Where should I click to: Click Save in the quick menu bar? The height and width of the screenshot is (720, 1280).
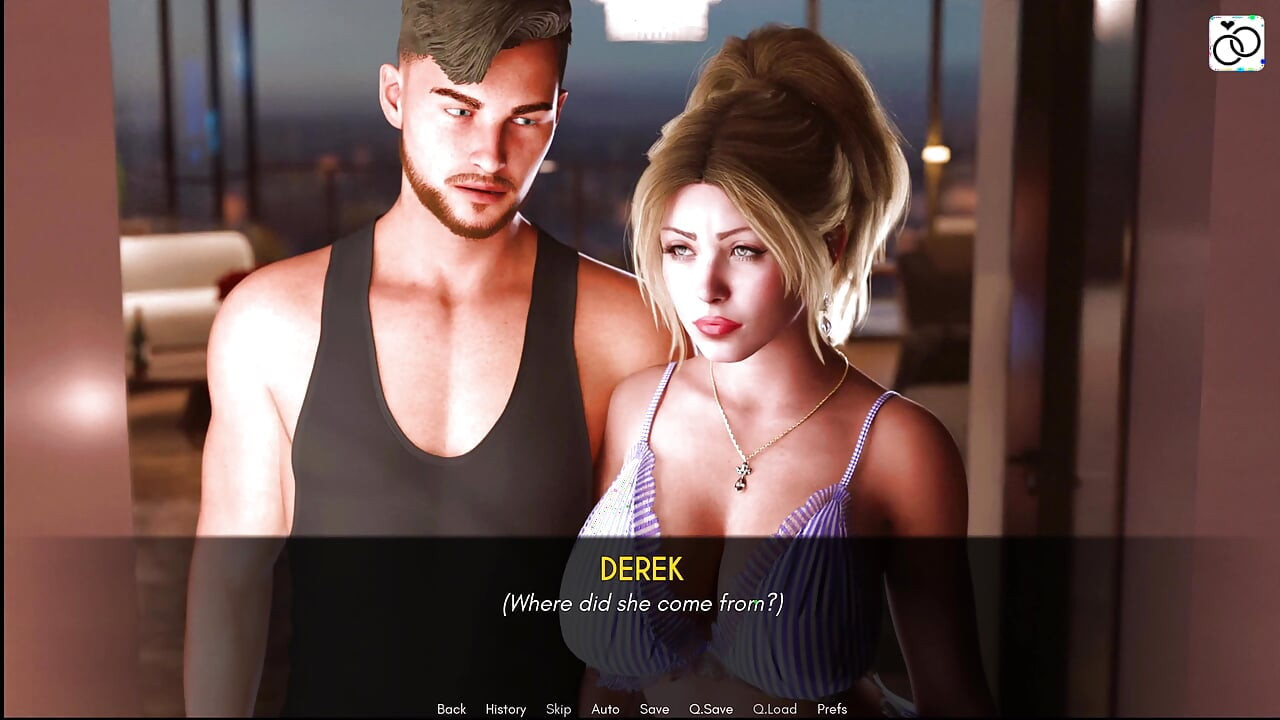pyautogui.click(x=654, y=709)
